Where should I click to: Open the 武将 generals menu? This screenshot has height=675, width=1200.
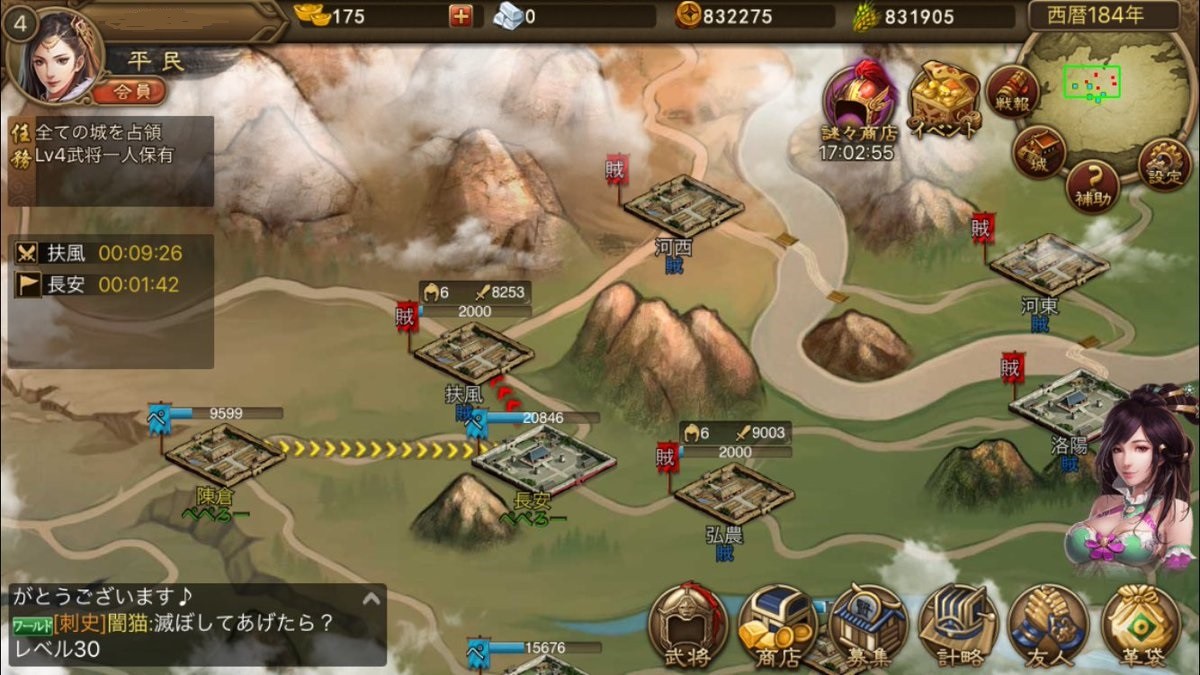pyautogui.click(x=687, y=625)
